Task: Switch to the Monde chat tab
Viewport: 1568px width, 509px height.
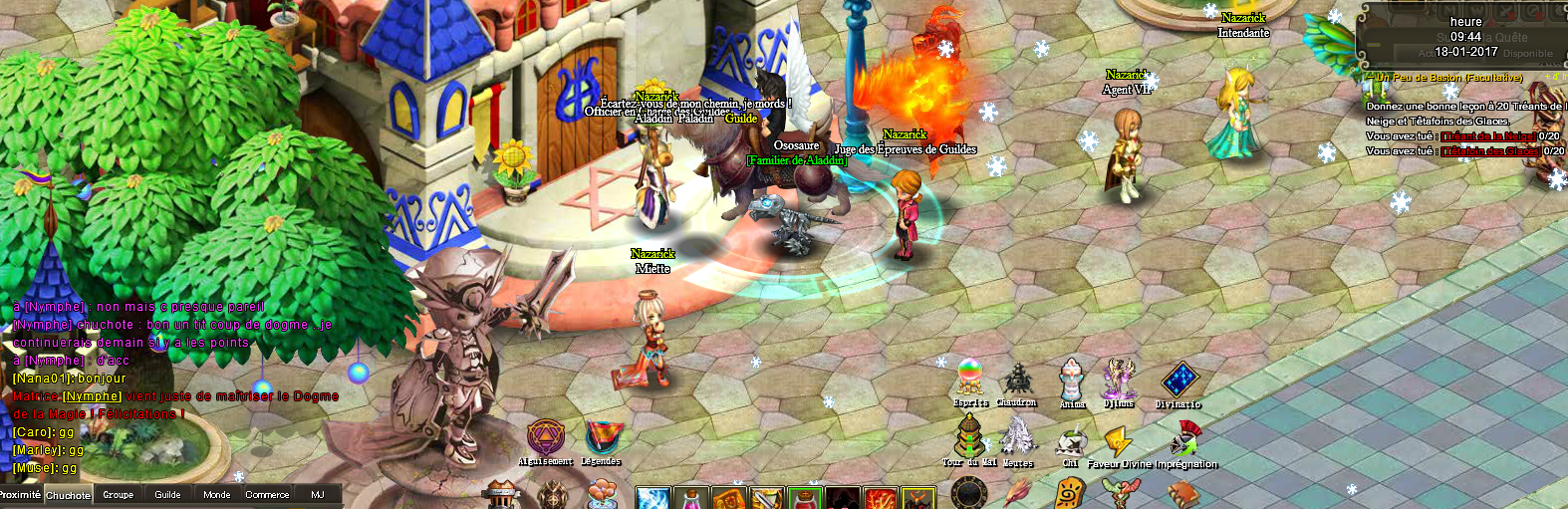Action: pos(216,495)
